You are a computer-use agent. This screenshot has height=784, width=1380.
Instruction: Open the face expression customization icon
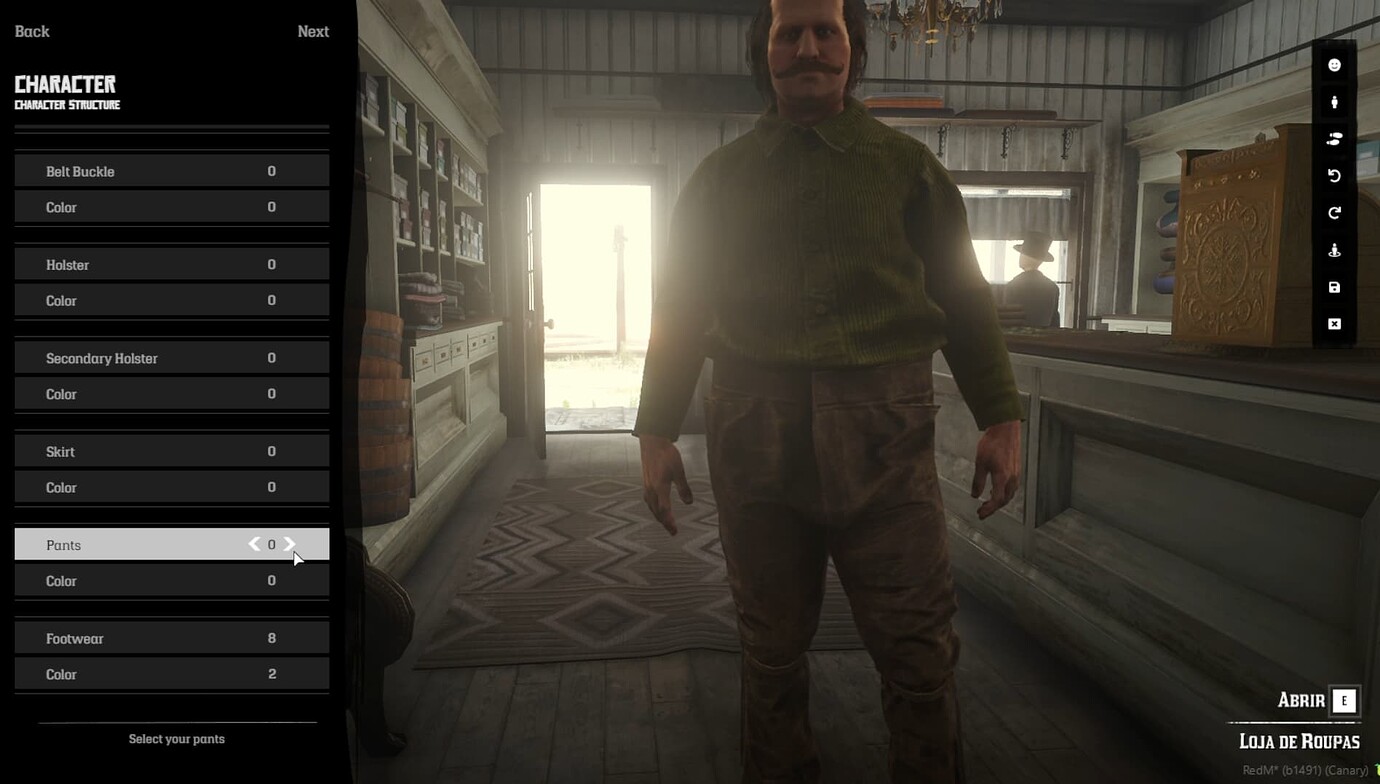point(1333,64)
